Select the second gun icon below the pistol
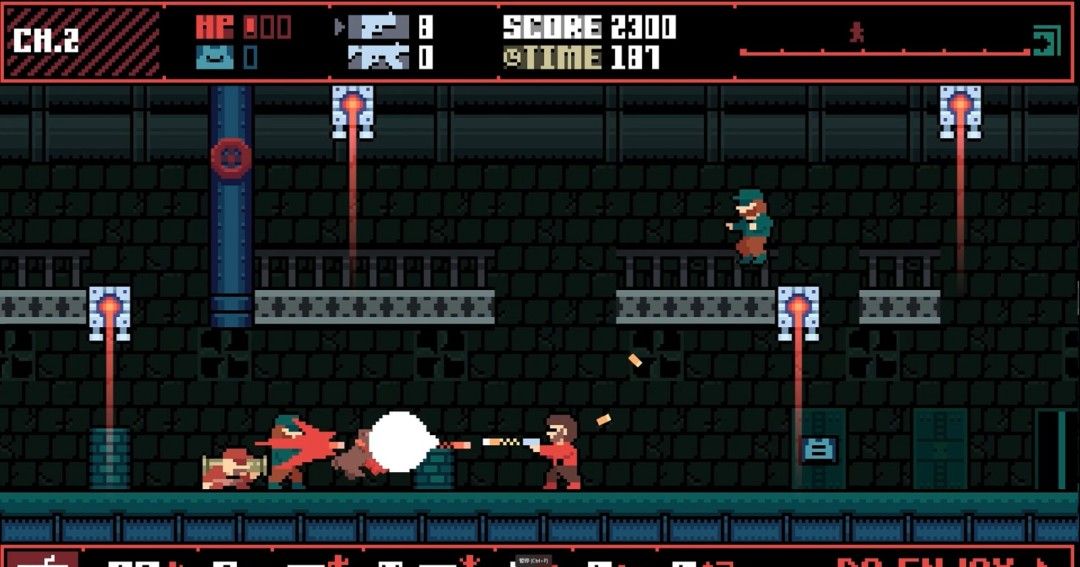This screenshot has height=567, width=1080. (x=379, y=58)
